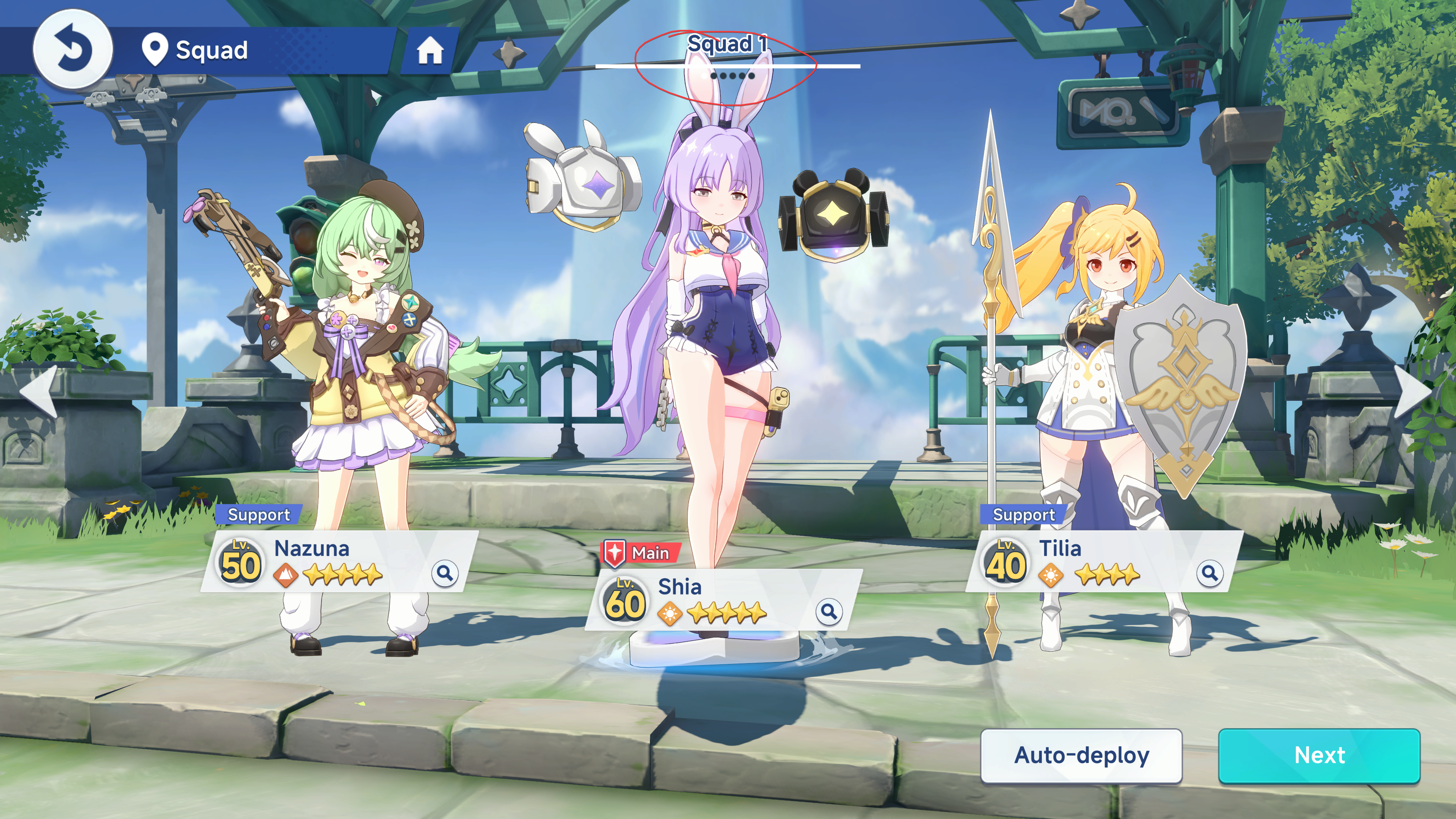
Task: Inspect Nazuna's details with magnifier icon
Action: point(445,573)
